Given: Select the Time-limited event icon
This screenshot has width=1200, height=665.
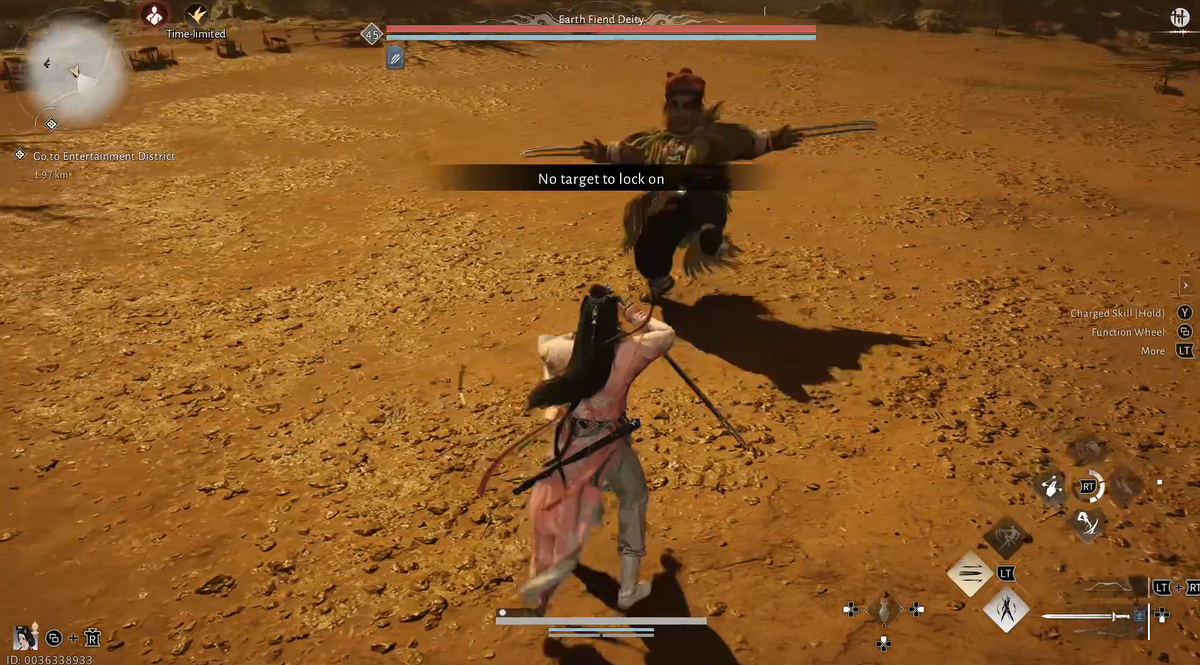Looking at the screenshot, I should (x=196, y=15).
